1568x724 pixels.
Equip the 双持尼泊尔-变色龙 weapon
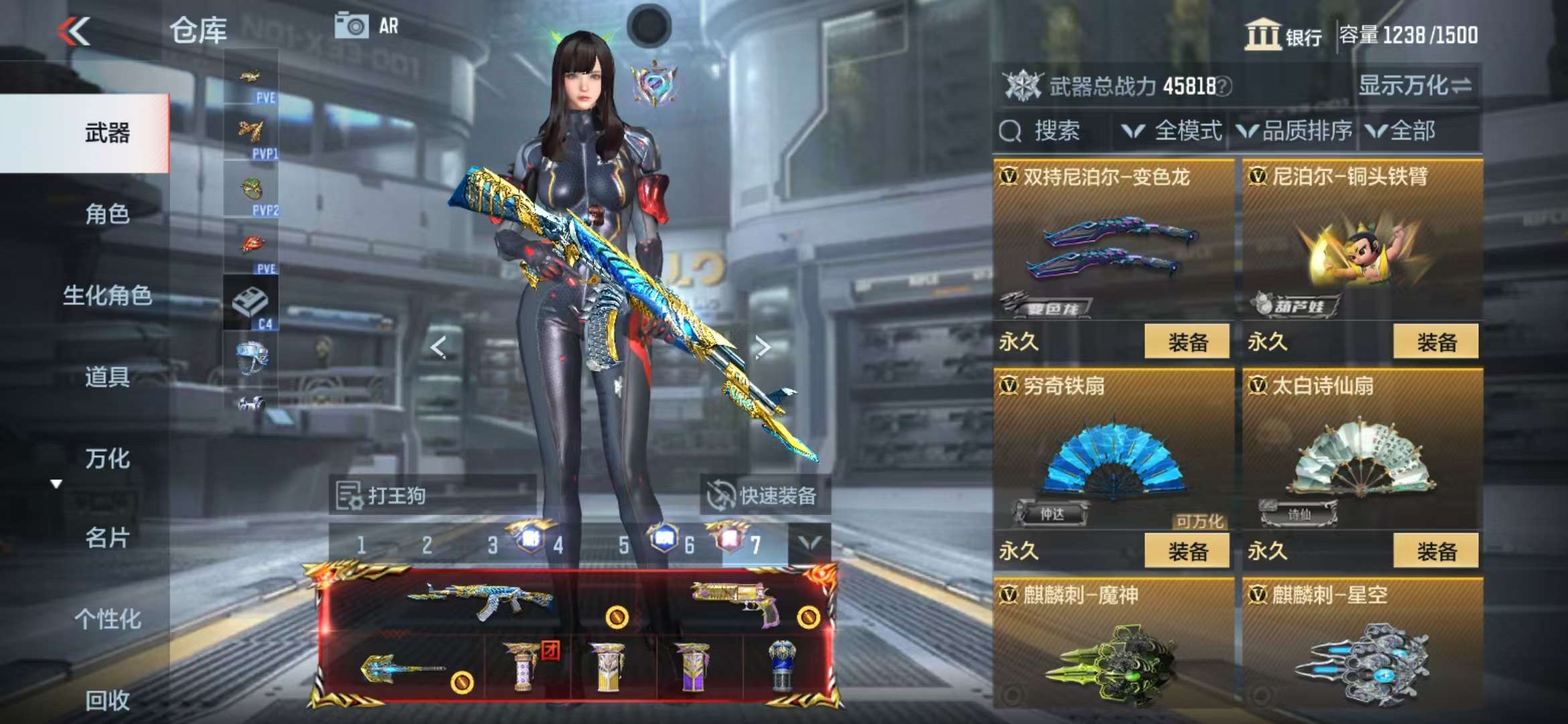tap(1187, 342)
